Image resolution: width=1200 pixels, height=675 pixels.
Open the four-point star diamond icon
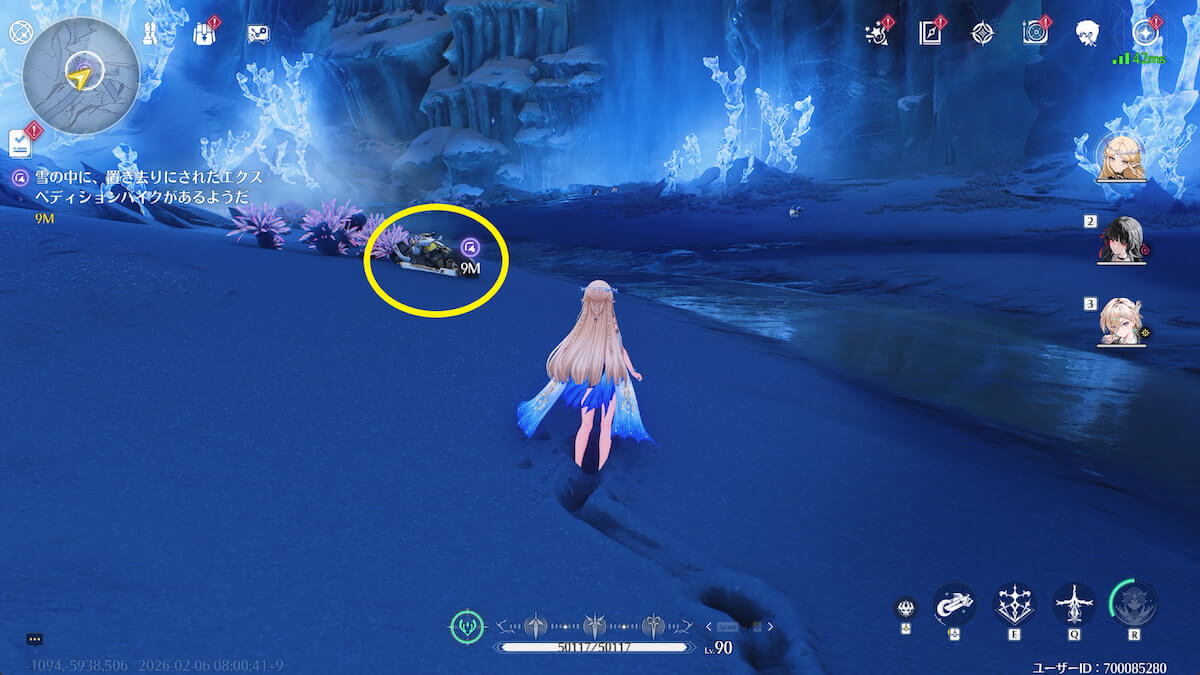pos(982,33)
